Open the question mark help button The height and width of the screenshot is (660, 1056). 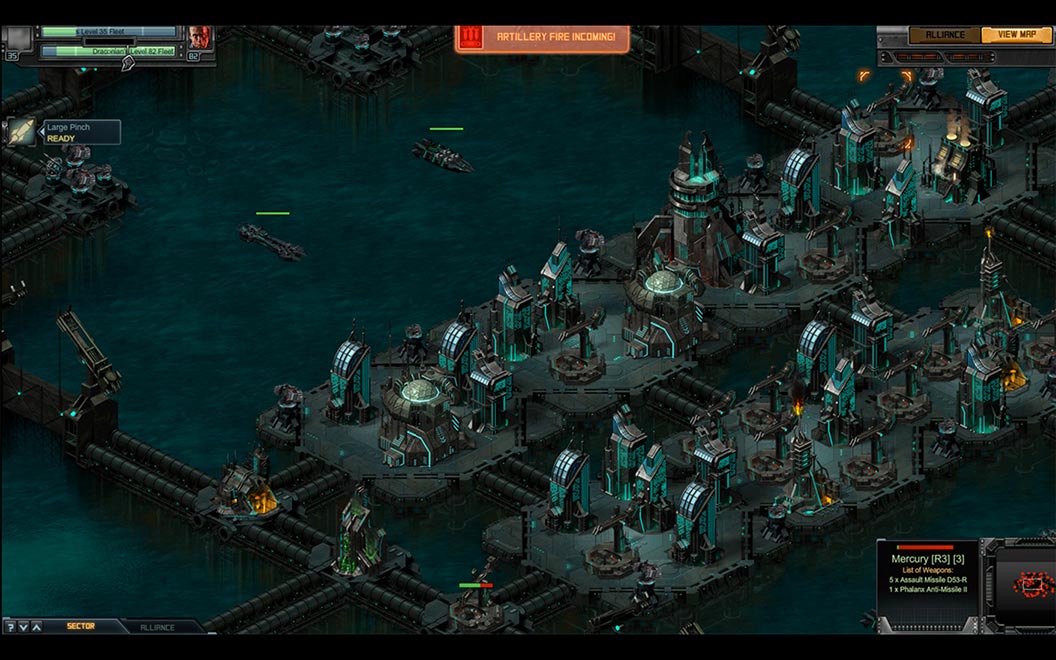click(x=9, y=627)
